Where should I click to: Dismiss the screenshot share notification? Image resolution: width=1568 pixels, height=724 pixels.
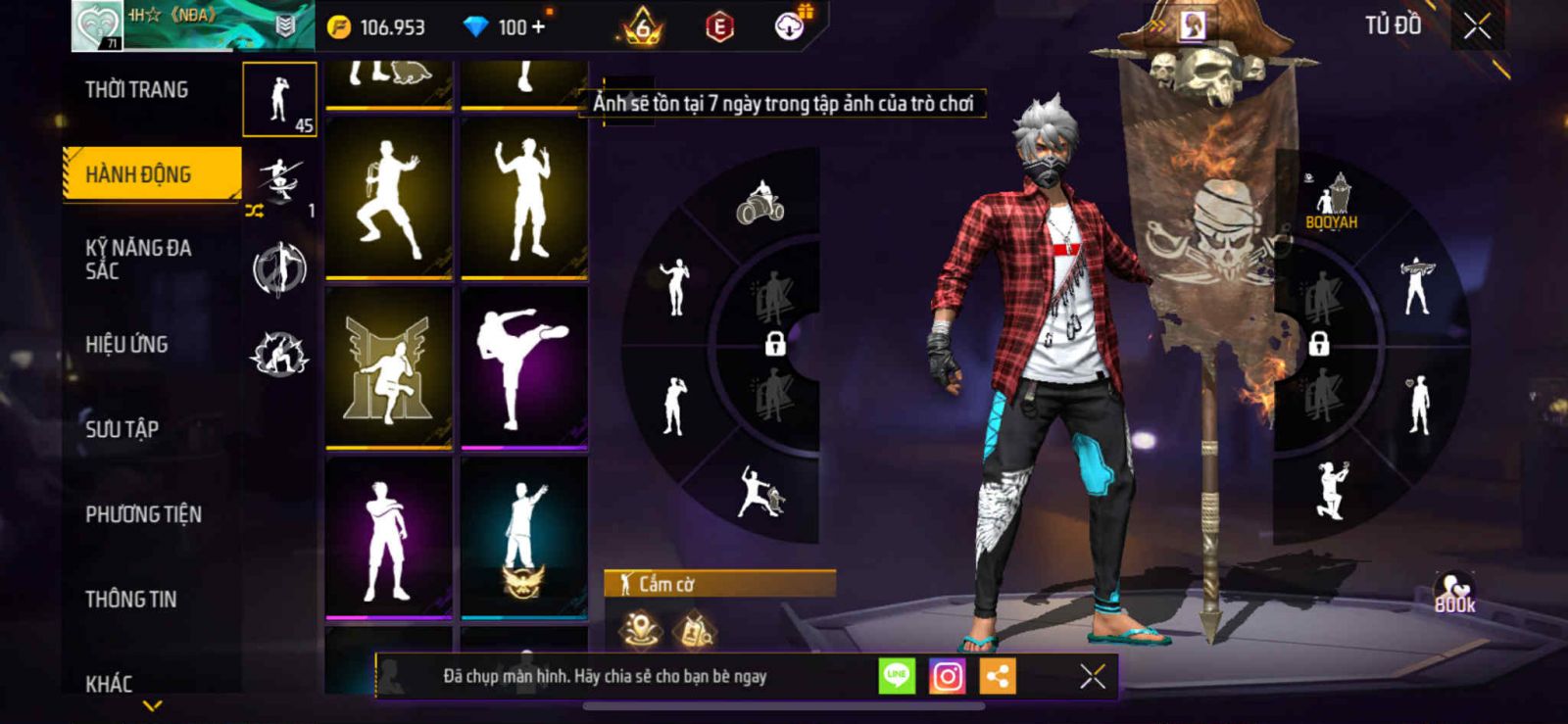1092,676
